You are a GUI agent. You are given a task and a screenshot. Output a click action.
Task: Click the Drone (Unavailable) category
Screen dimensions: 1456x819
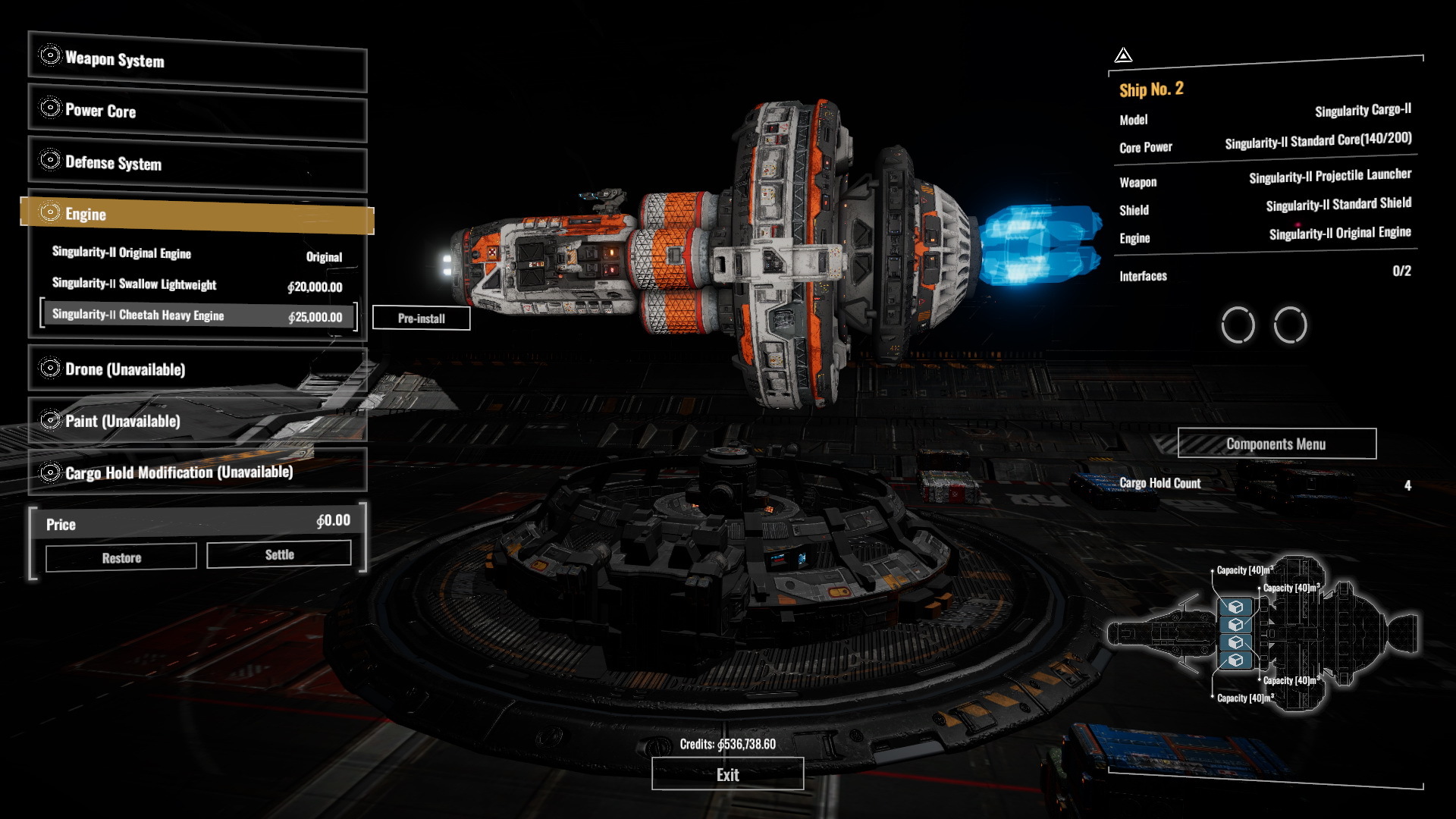click(x=197, y=369)
